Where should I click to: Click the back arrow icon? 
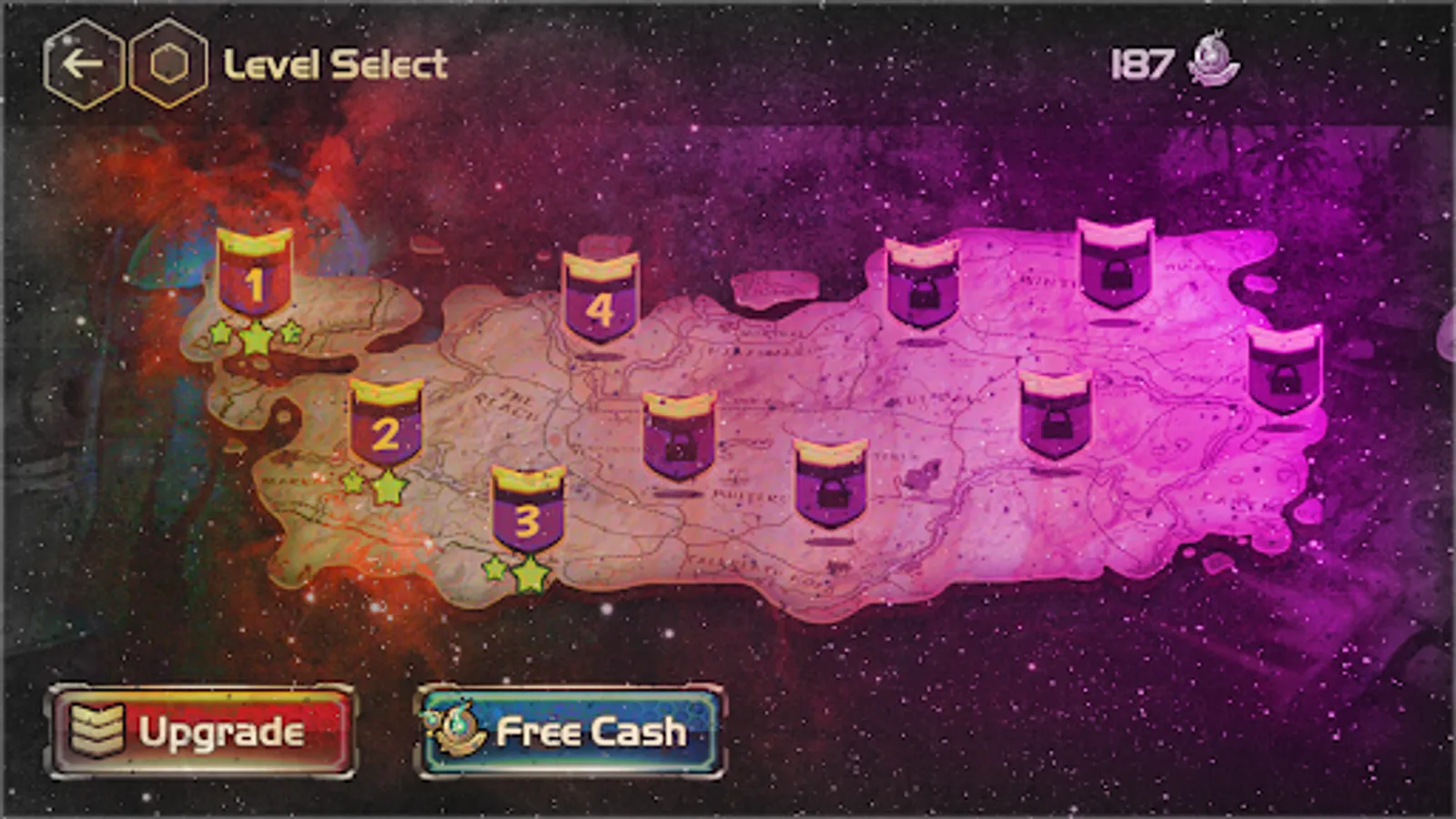[82, 62]
